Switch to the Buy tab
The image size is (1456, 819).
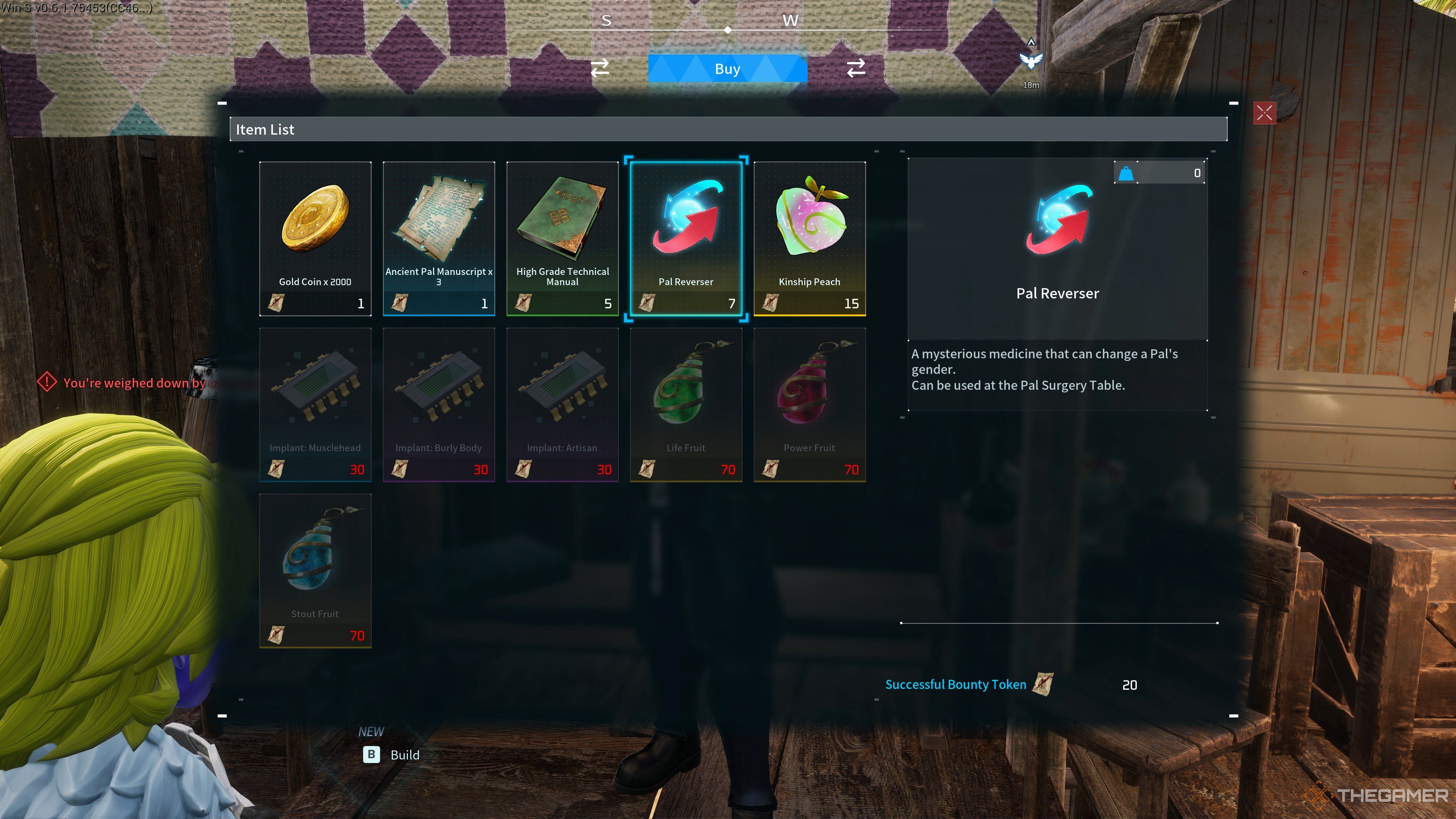[727, 69]
